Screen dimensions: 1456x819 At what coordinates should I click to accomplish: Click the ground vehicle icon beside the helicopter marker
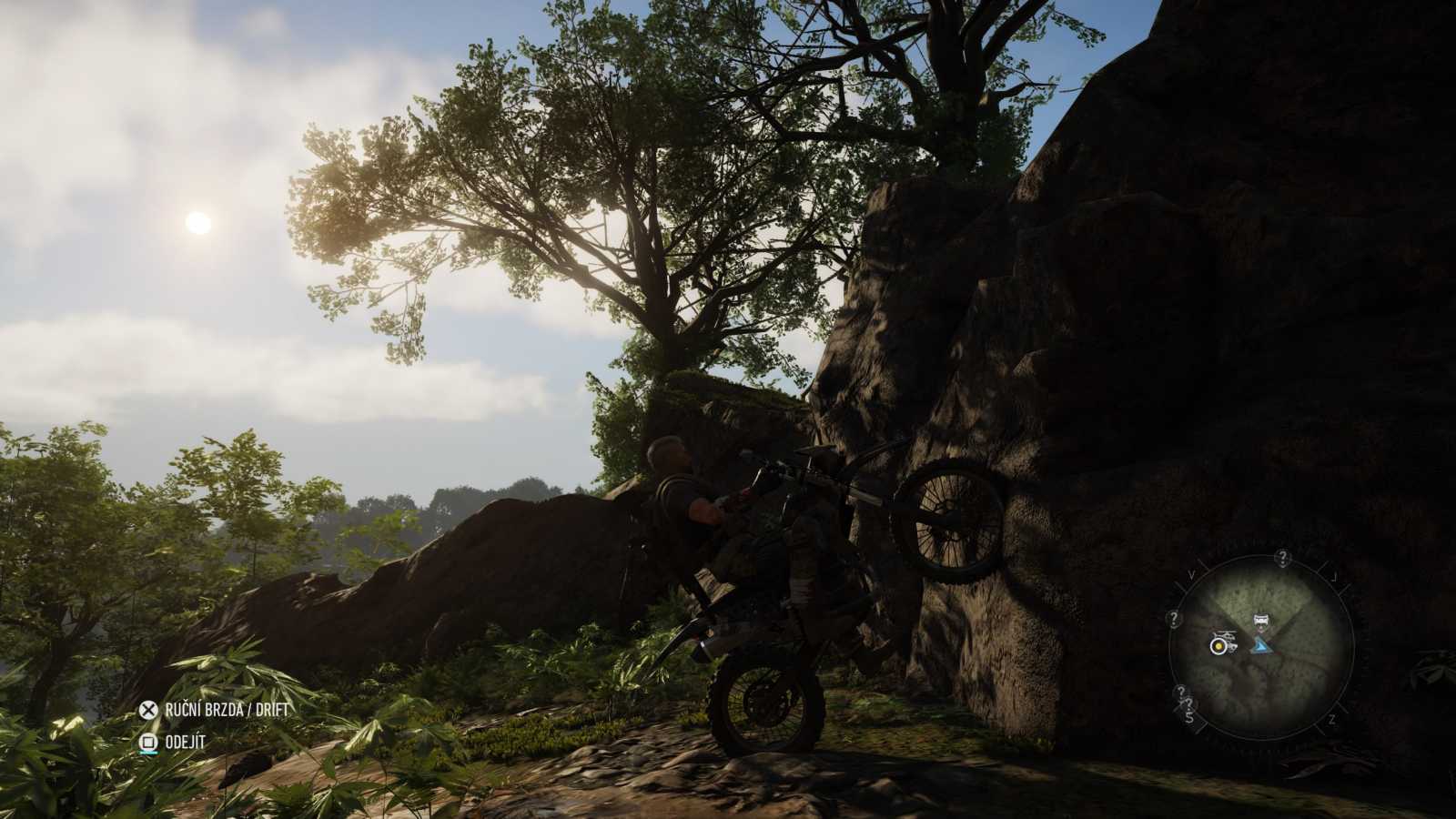tap(1231, 647)
